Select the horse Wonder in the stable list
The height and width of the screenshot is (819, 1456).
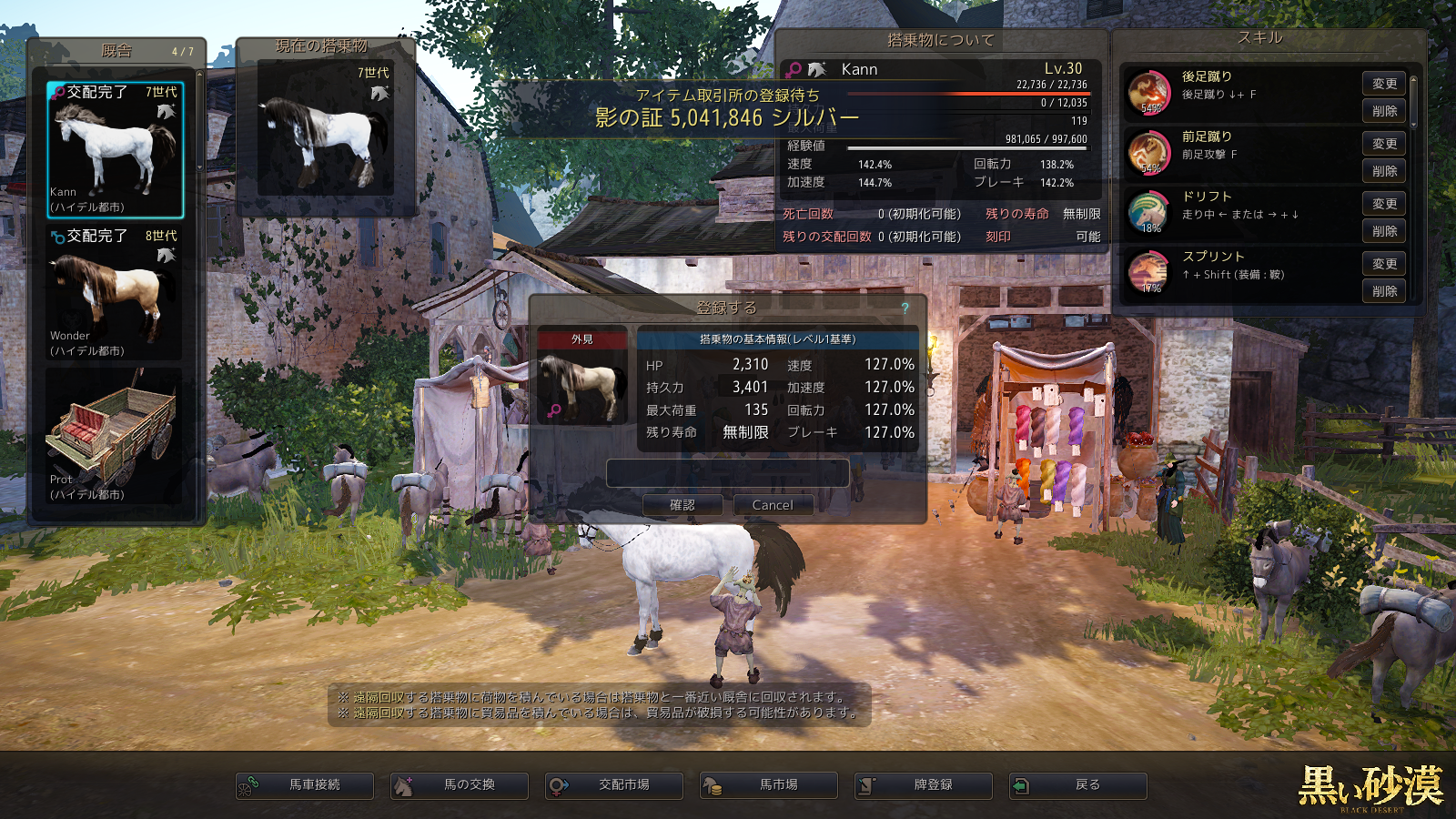(115, 293)
